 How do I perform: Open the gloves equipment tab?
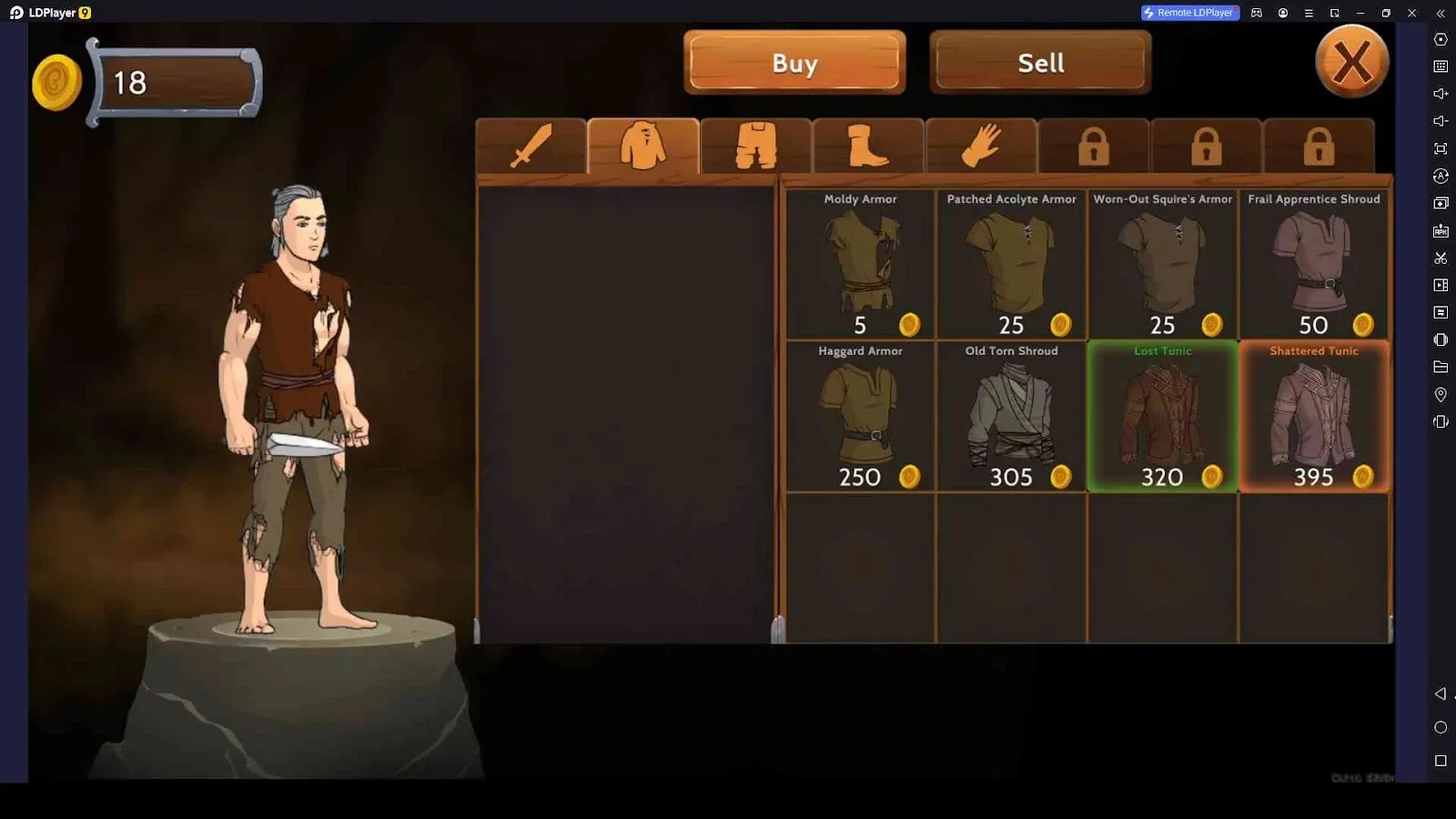click(981, 146)
